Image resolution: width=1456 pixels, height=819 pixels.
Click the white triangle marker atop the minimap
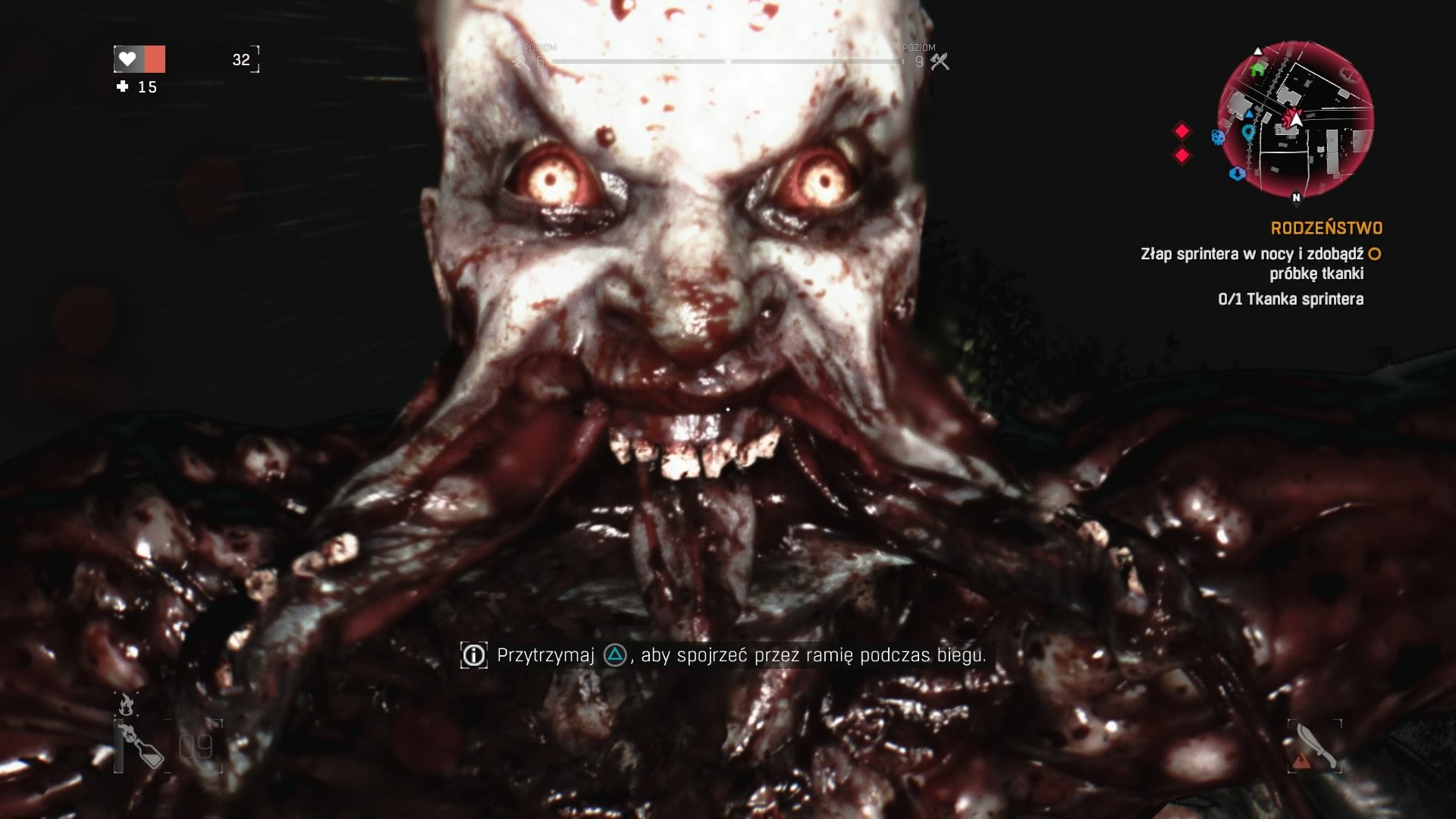(x=1257, y=52)
